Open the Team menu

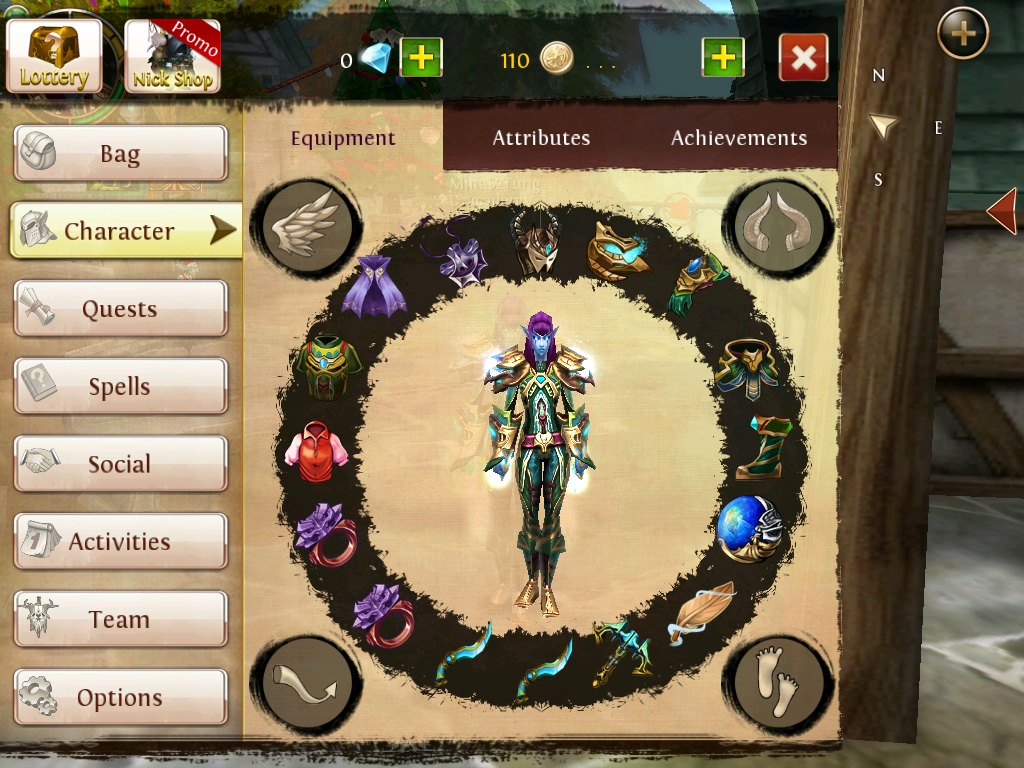point(120,619)
